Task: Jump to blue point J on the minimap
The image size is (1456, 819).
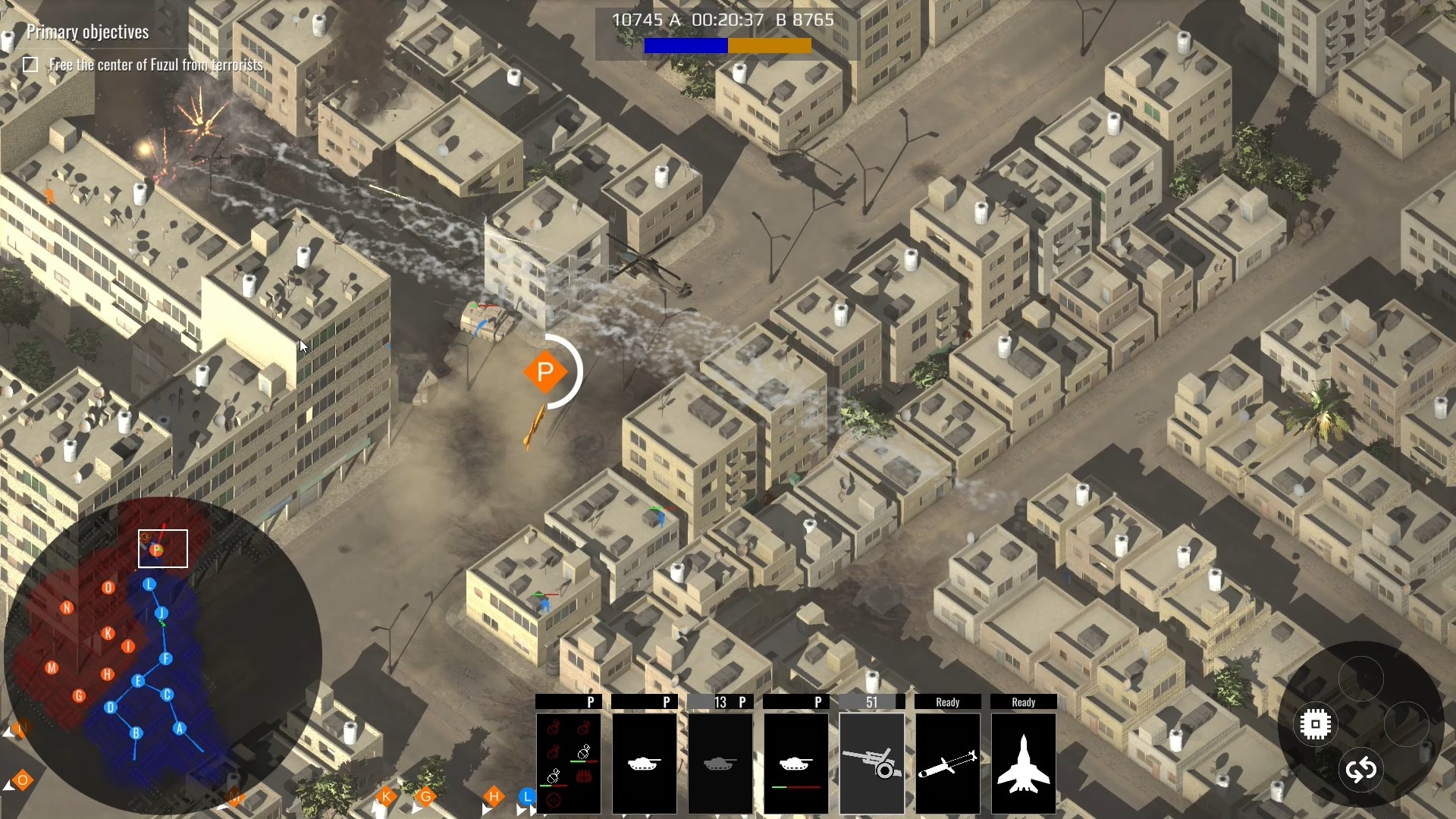Action: pyautogui.click(x=161, y=613)
